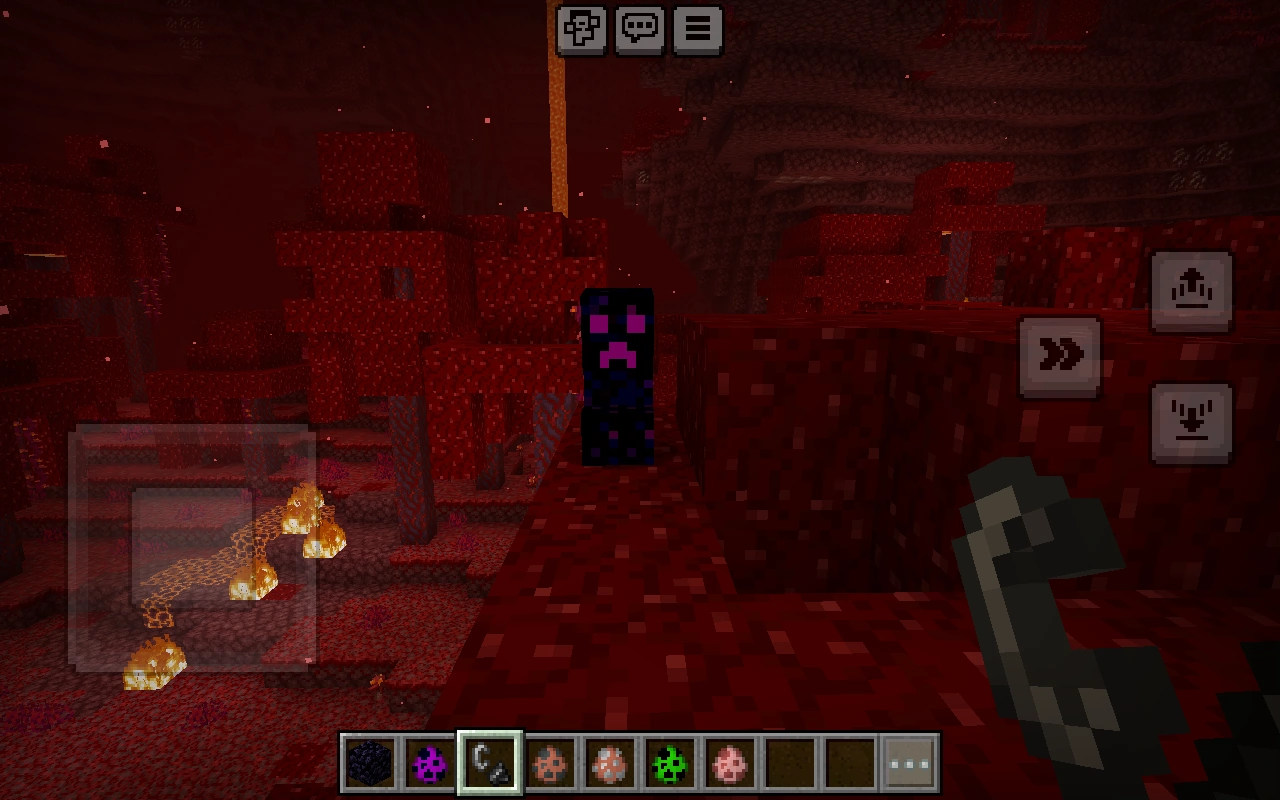
Task: Select the purple spawn egg
Action: [x=430, y=761]
